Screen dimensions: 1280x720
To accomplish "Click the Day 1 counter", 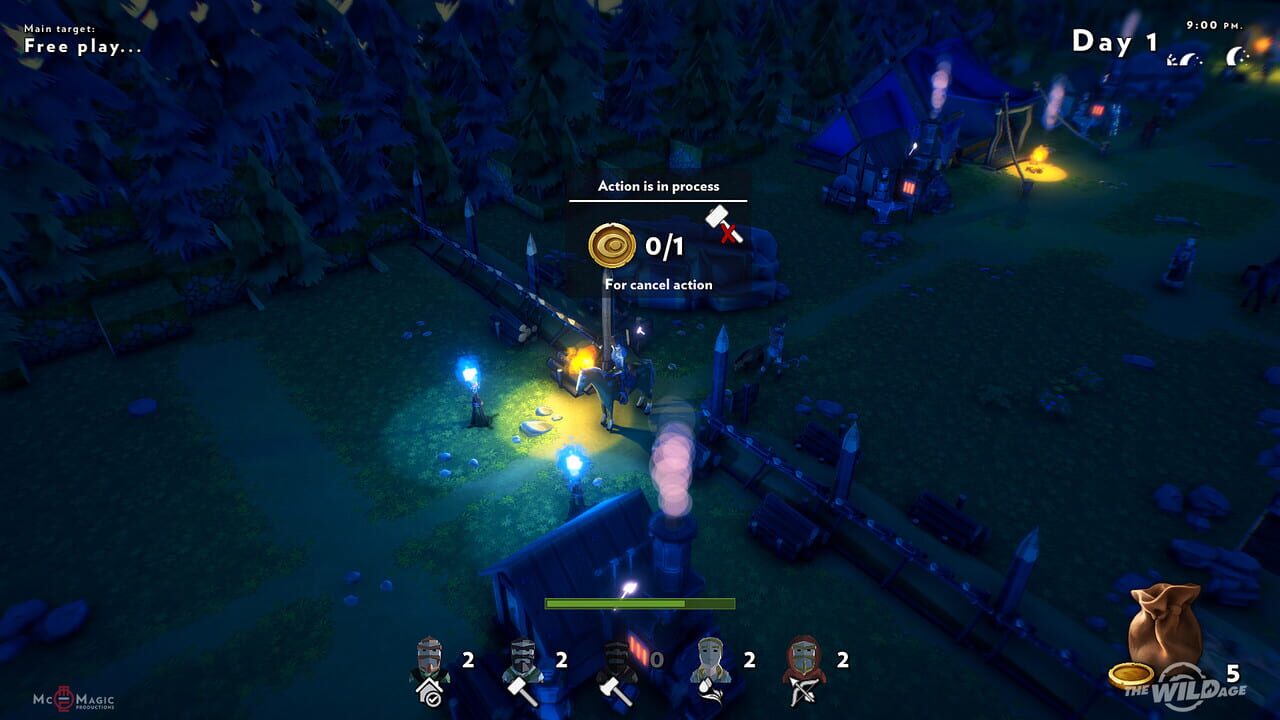I will point(1112,42).
